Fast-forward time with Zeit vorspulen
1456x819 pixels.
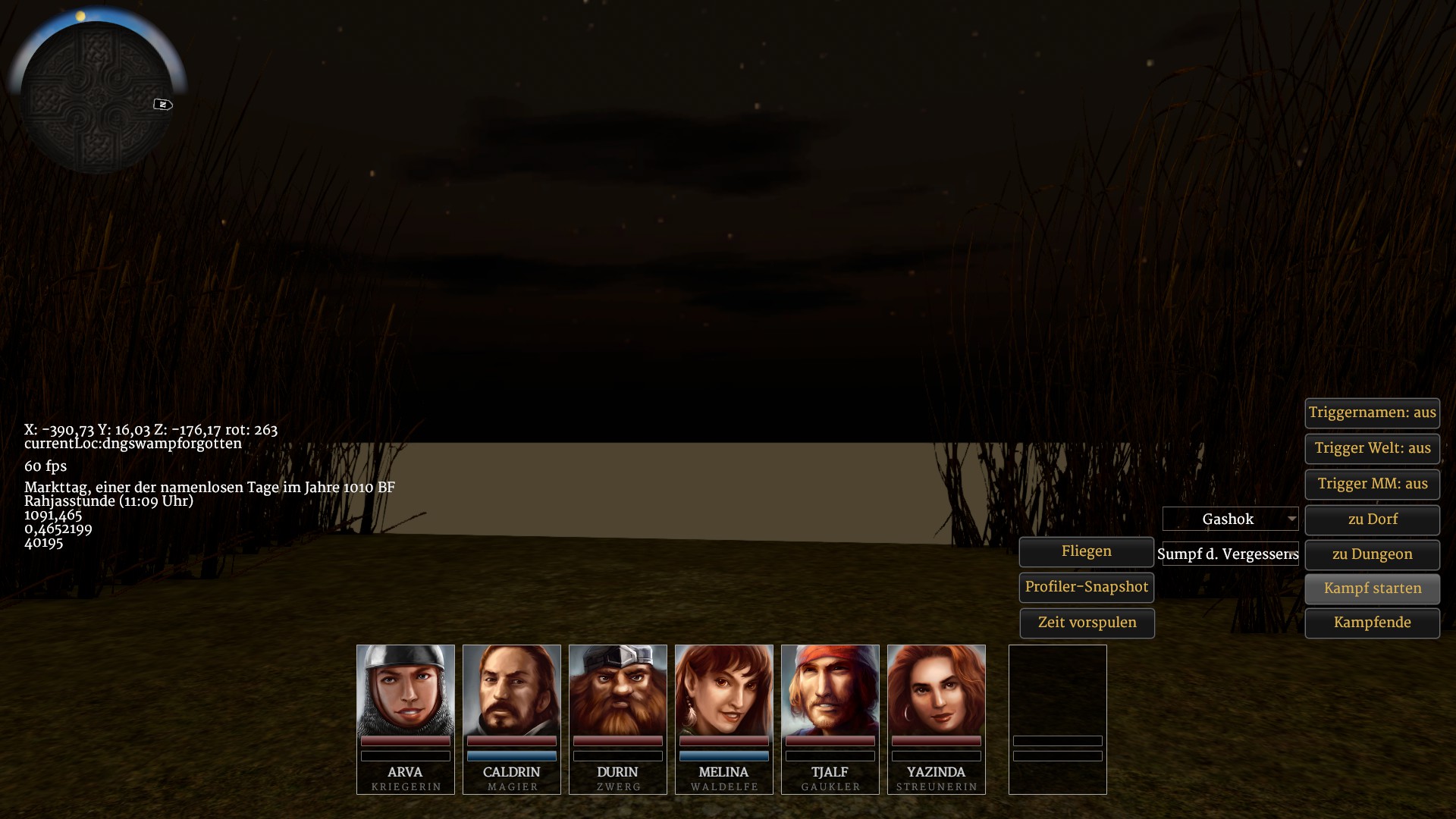tap(1086, 623)
